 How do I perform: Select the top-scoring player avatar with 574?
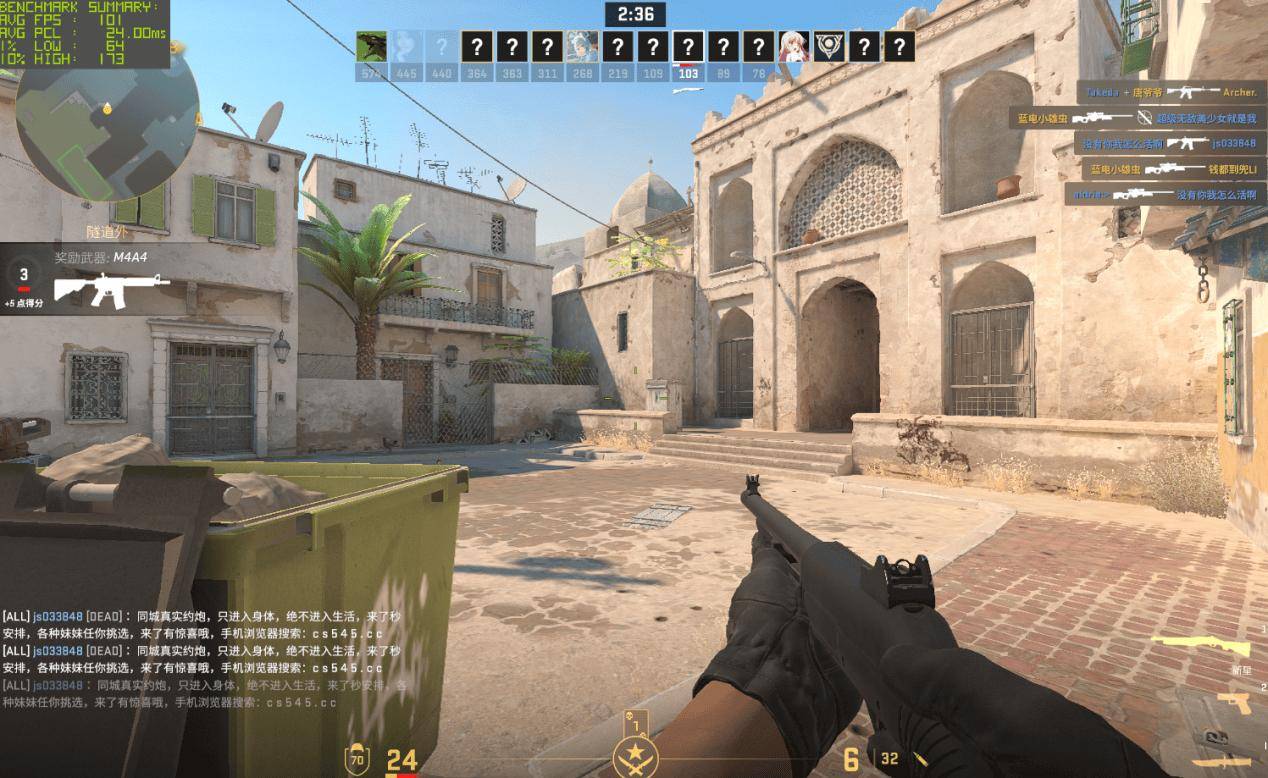click(x=371, y=47)
